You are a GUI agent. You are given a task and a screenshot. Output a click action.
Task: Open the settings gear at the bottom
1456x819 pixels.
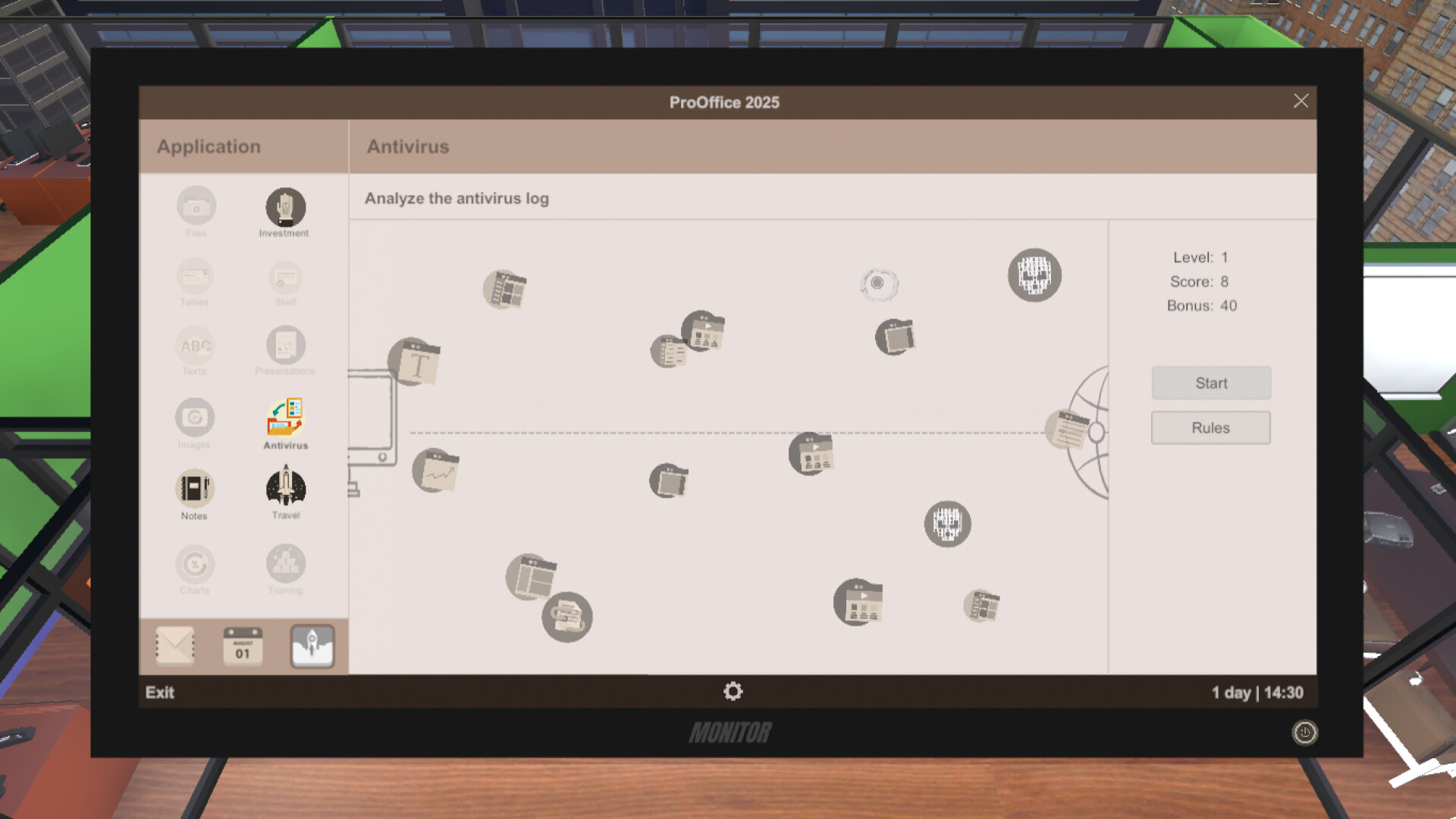pyautogui.click(x=732, y=692)
